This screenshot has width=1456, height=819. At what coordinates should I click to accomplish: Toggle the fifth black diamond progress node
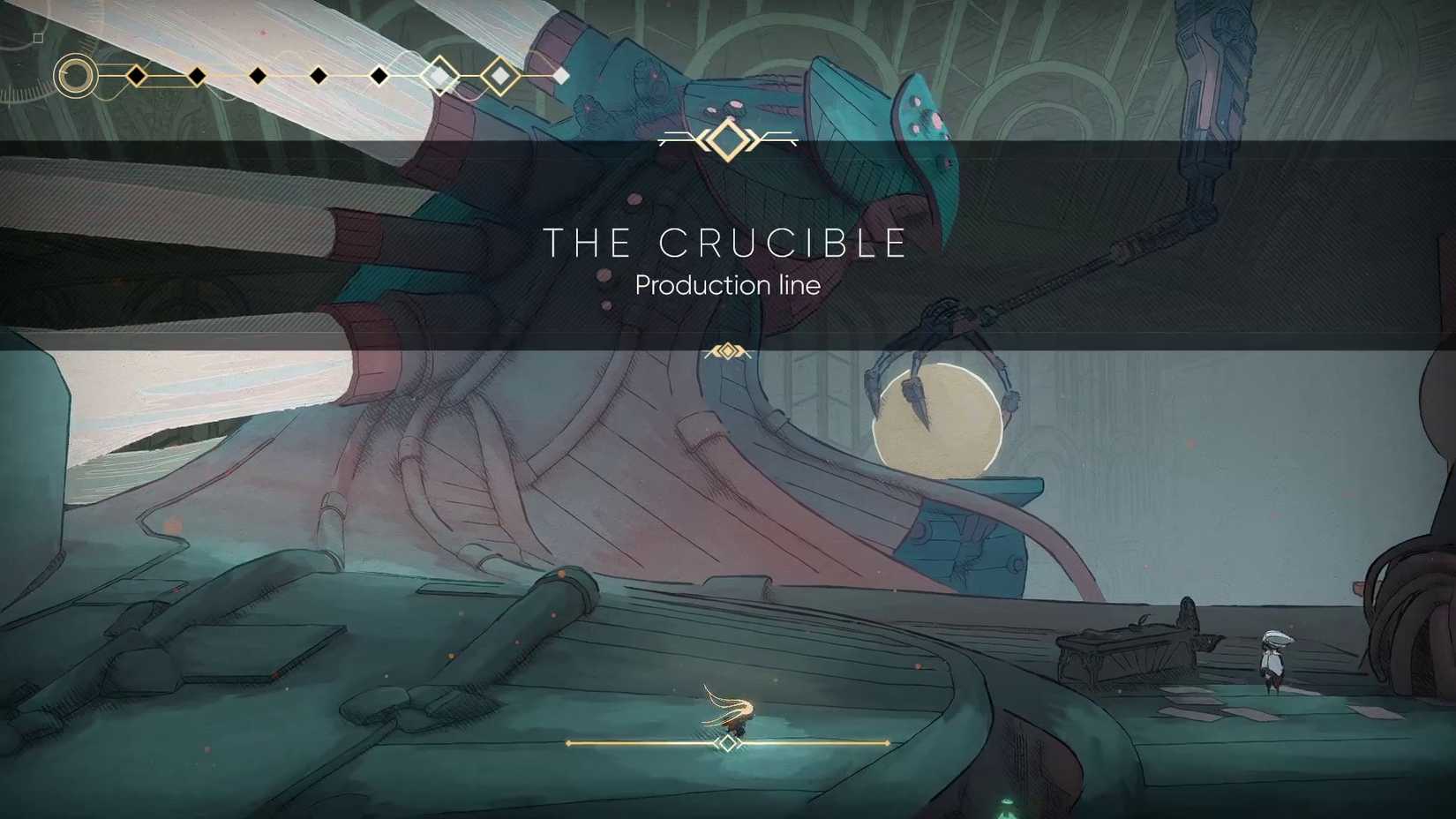pyautogui.click(x=379, y=75)
